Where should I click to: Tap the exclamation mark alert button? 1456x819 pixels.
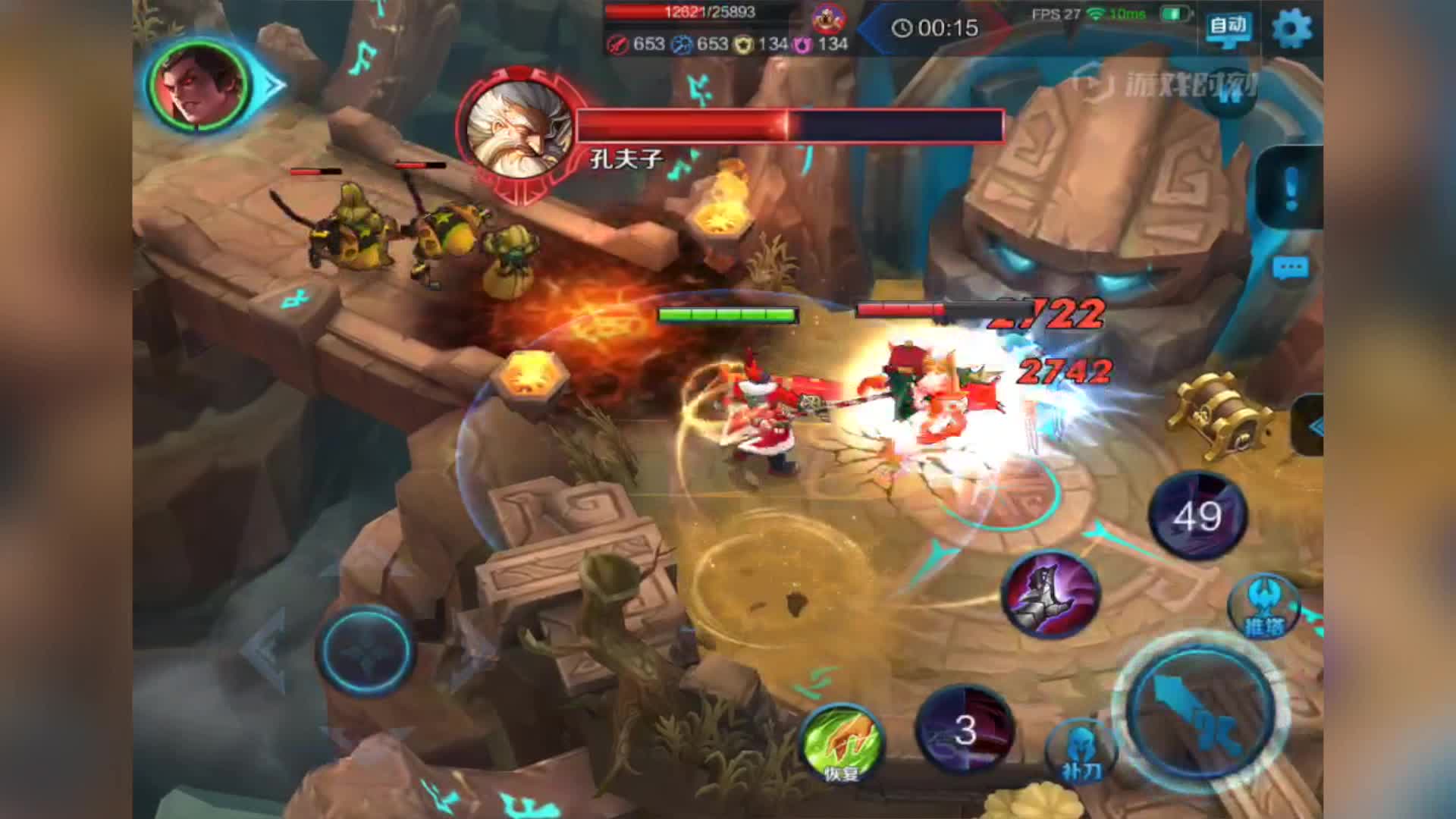click(x=1291, y=187)
